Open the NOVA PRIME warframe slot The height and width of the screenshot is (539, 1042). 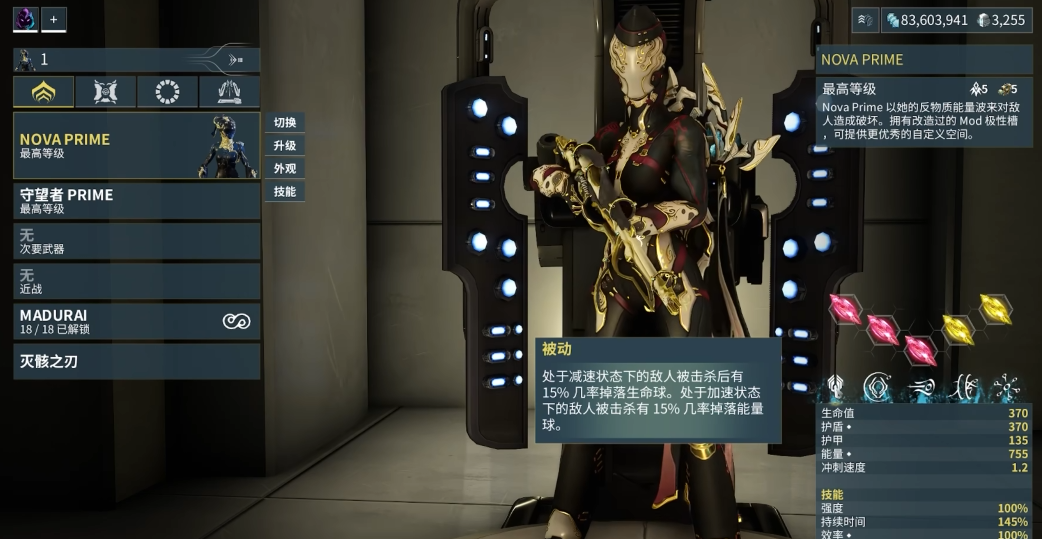pos(136,145)
